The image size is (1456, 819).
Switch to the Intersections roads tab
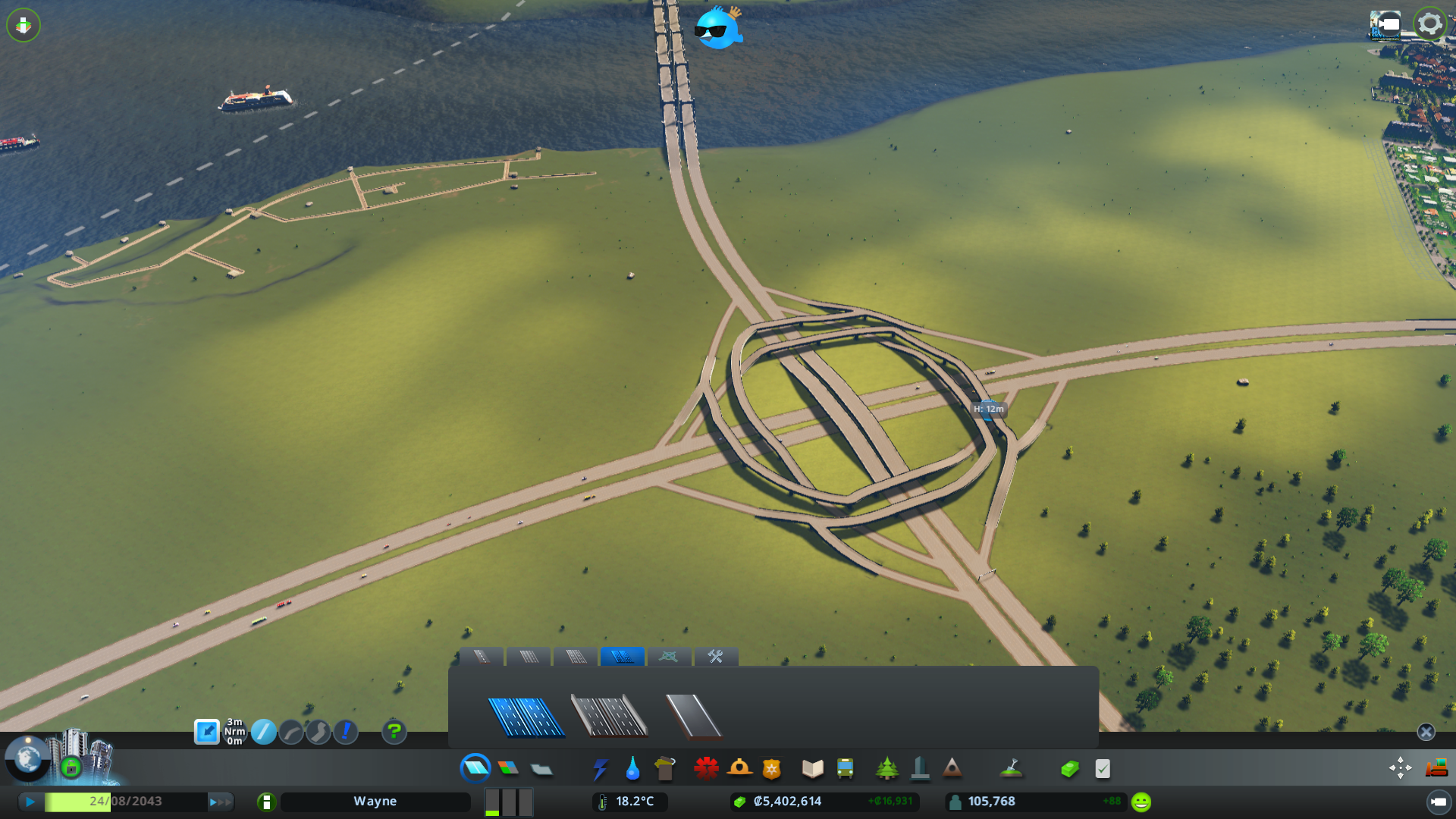(669, 657)
